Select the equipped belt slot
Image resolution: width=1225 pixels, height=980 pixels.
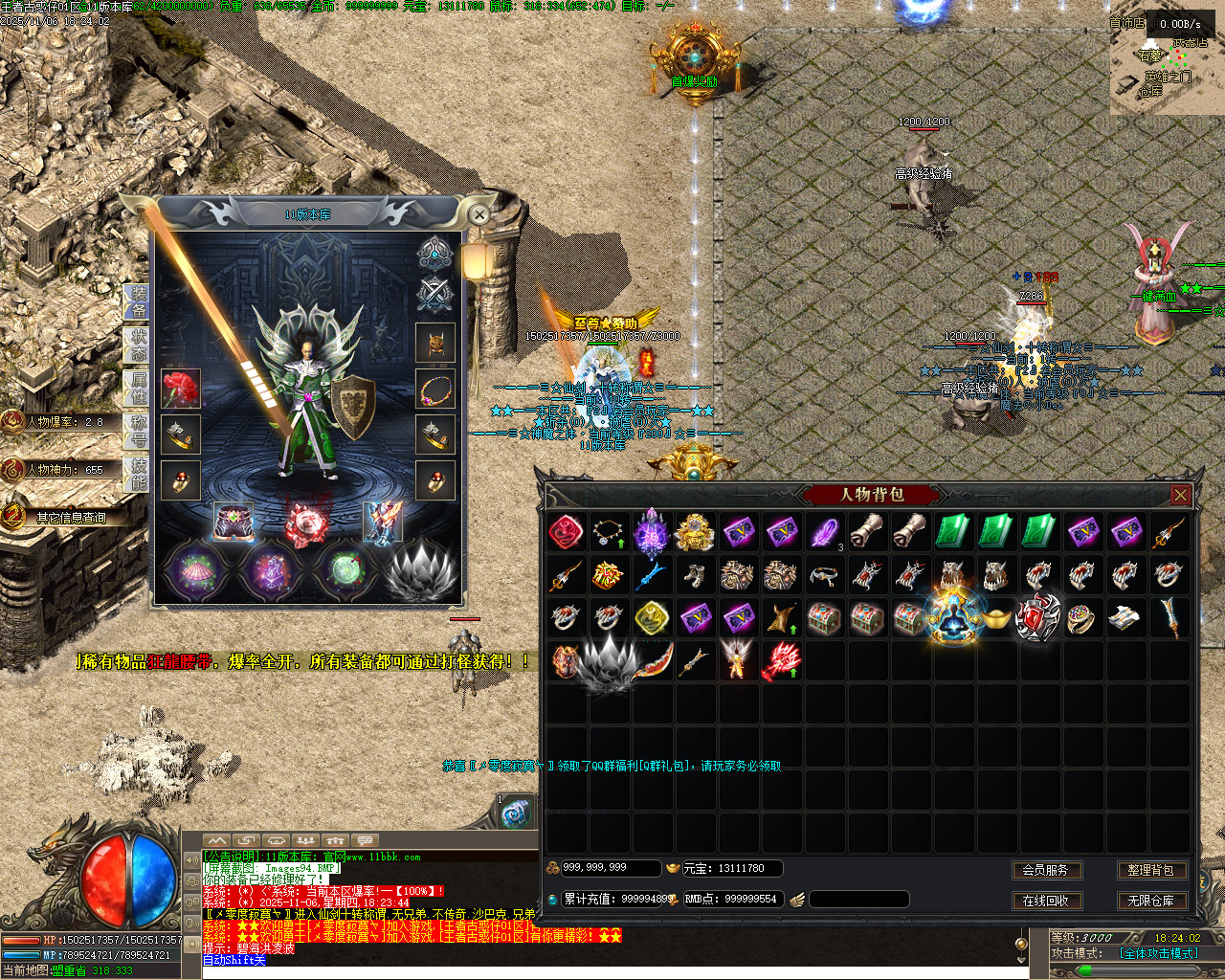(233, 523)
